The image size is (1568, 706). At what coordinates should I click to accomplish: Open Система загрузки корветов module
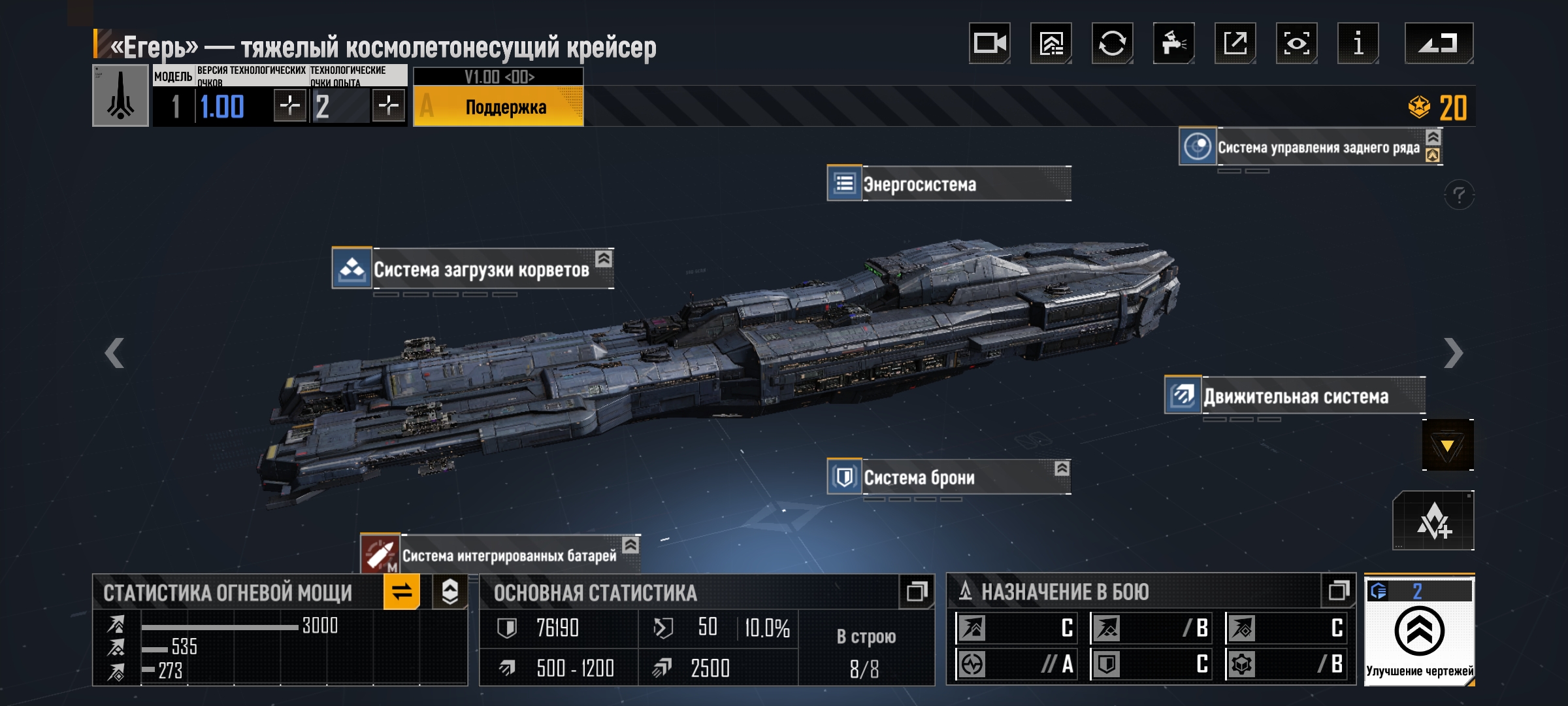click(473, 269)
